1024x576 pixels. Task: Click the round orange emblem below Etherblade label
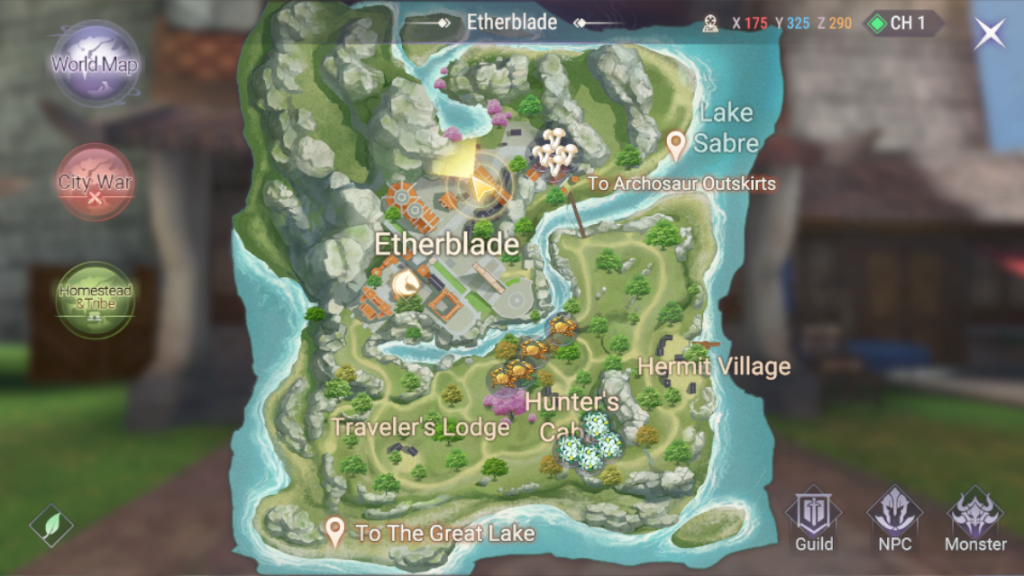click(406, 286)
